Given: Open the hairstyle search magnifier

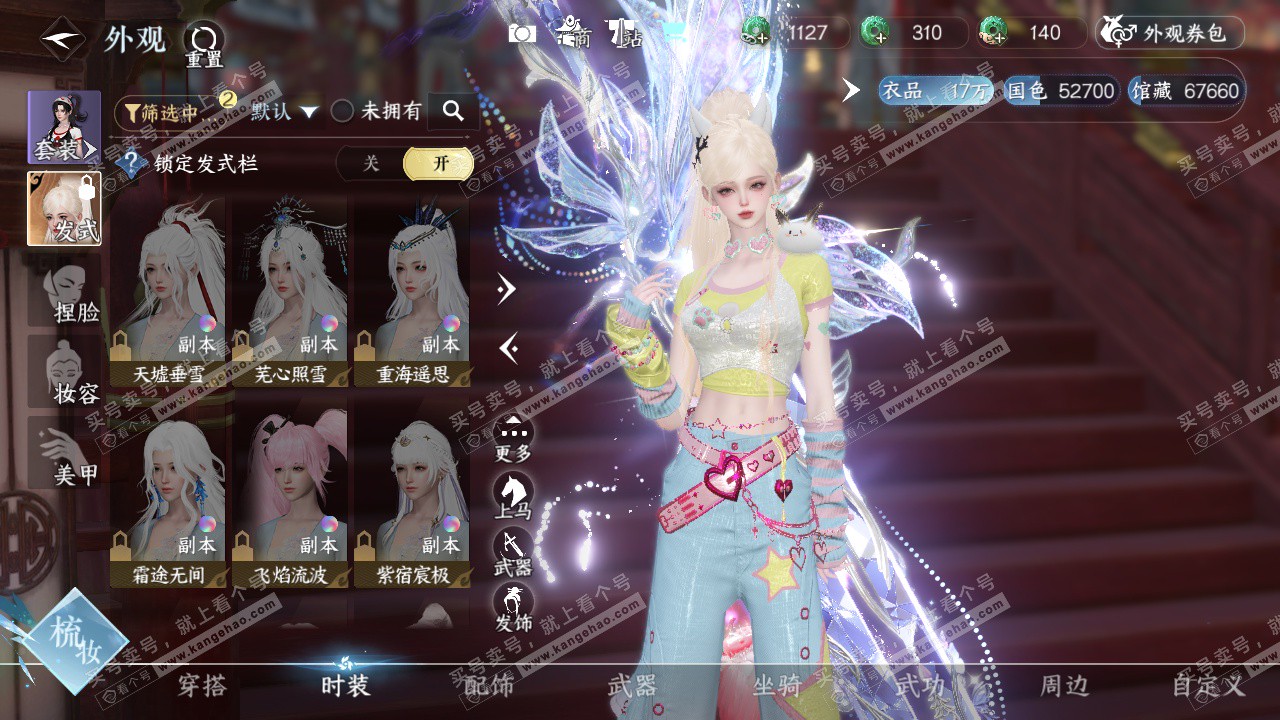Looking at the screenshot, I should click(x=453, y=111).
